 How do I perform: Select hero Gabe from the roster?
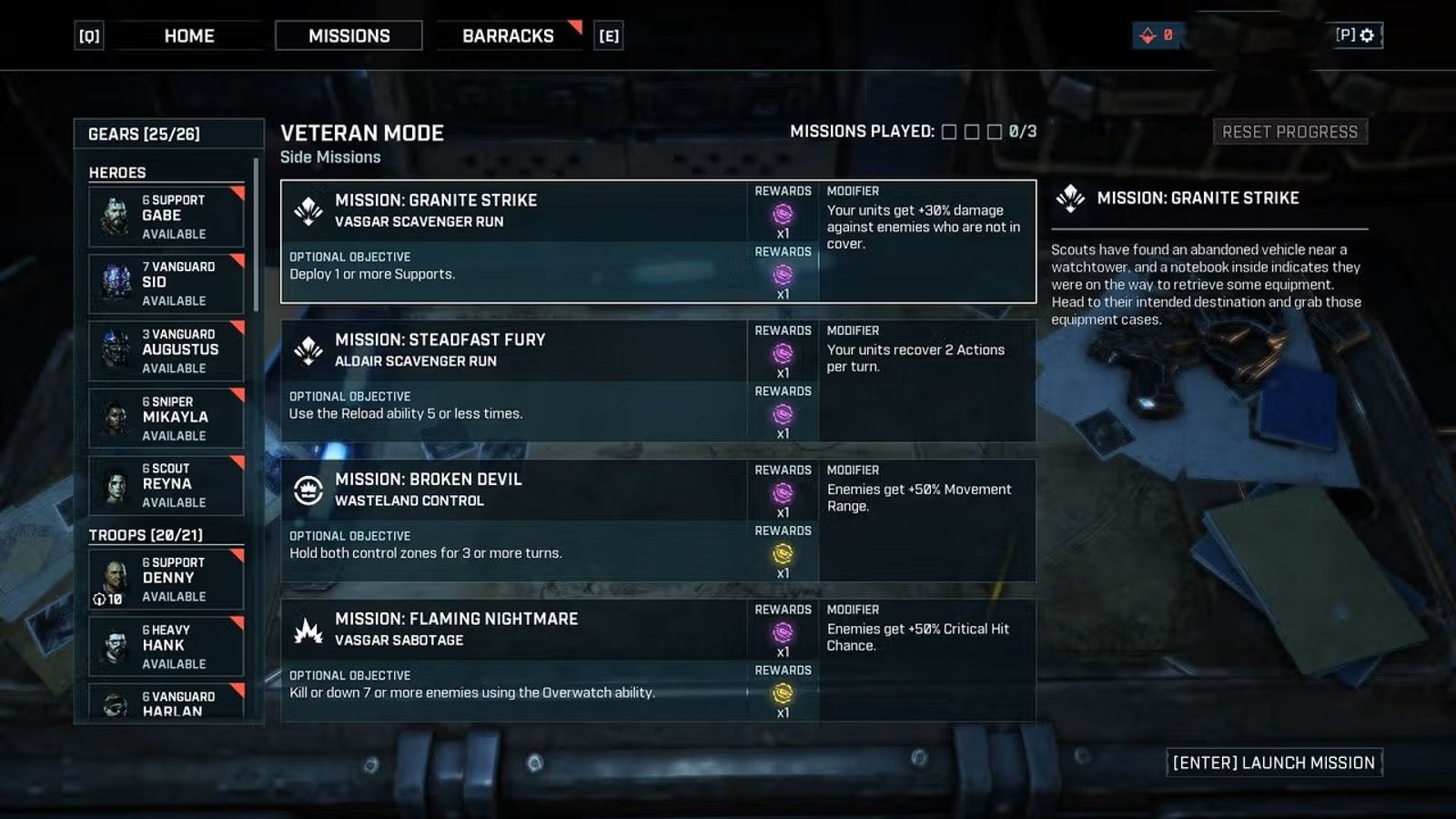[x=167, y=217]
